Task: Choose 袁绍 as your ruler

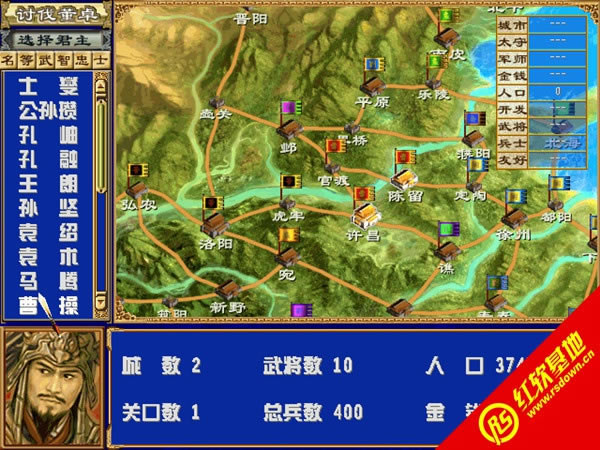Action: click(x=50, y=229)
